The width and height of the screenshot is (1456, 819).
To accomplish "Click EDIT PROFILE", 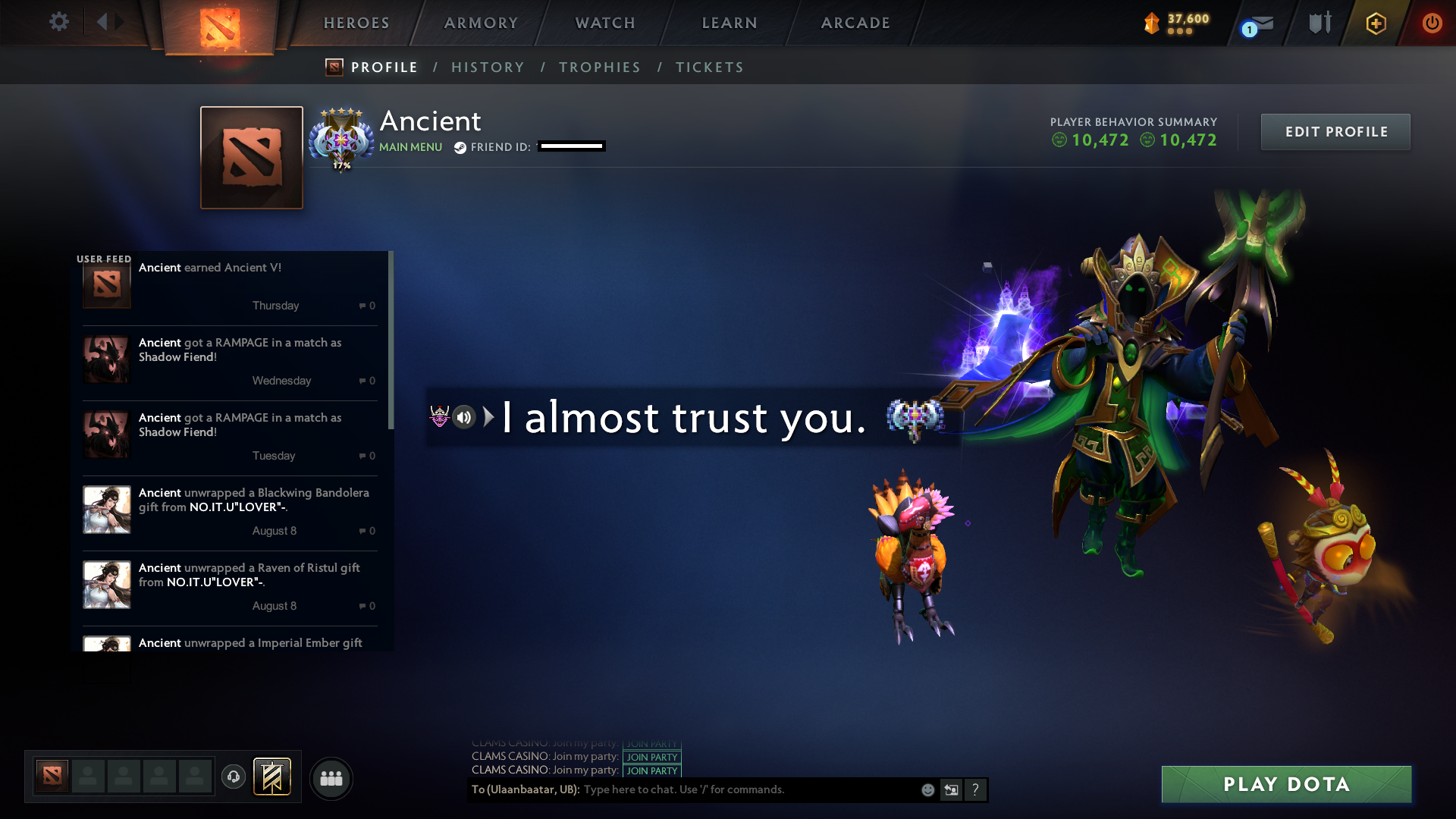I will [x=1335, y=131].
